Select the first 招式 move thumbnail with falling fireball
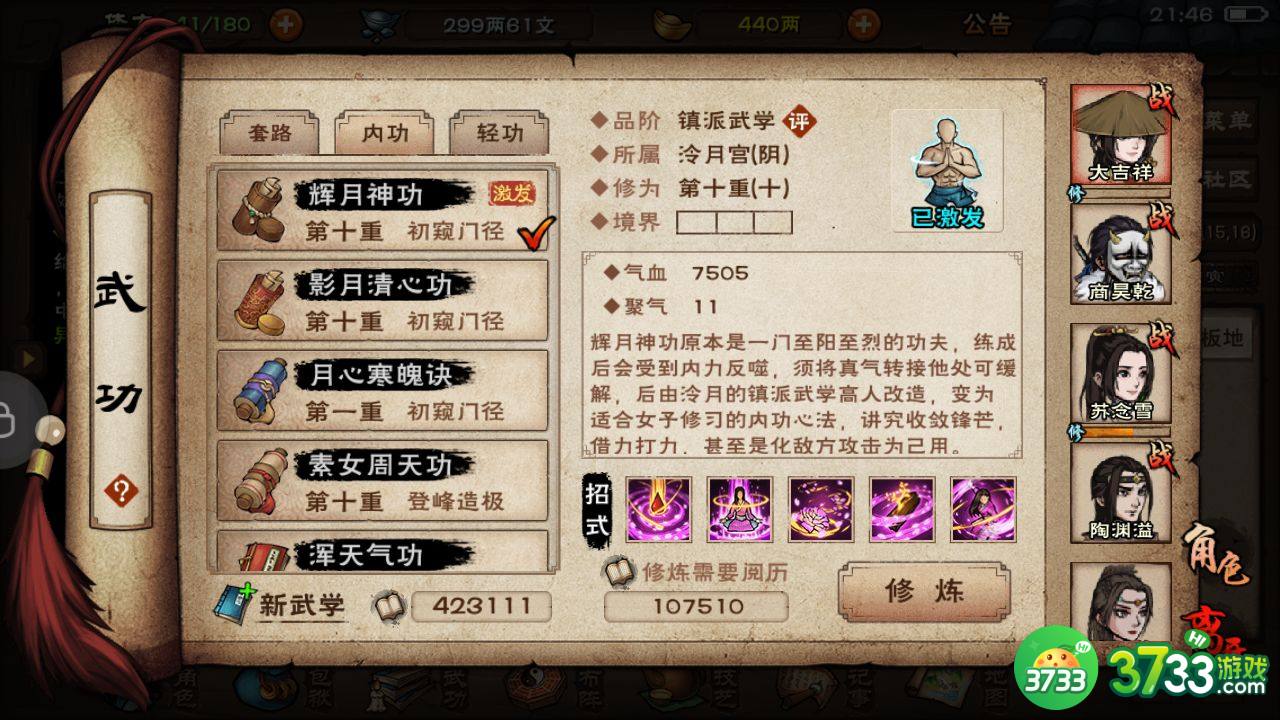 (x=657, y=510)
